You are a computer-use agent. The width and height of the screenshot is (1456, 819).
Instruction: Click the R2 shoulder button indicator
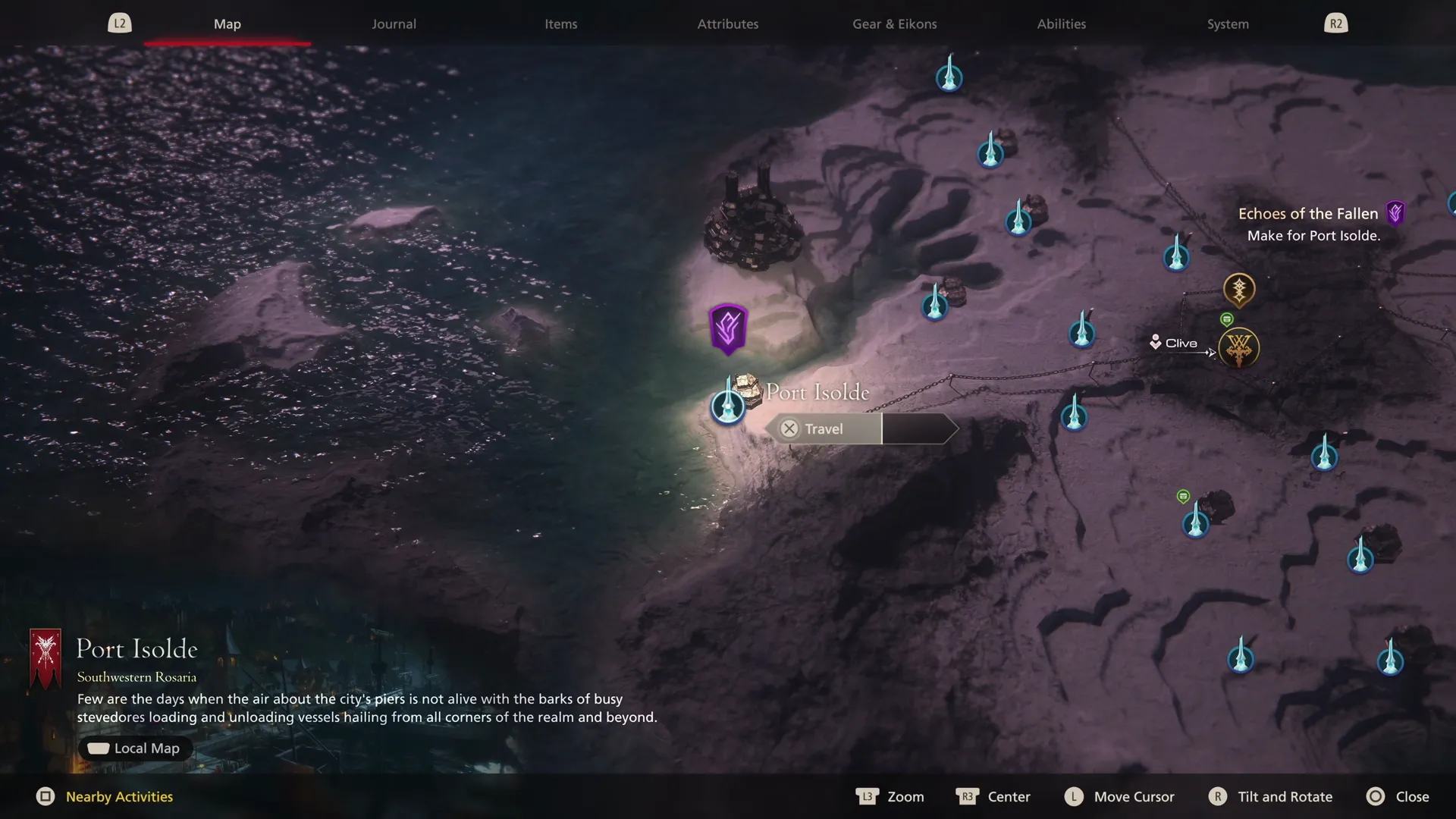[1335, 23]
